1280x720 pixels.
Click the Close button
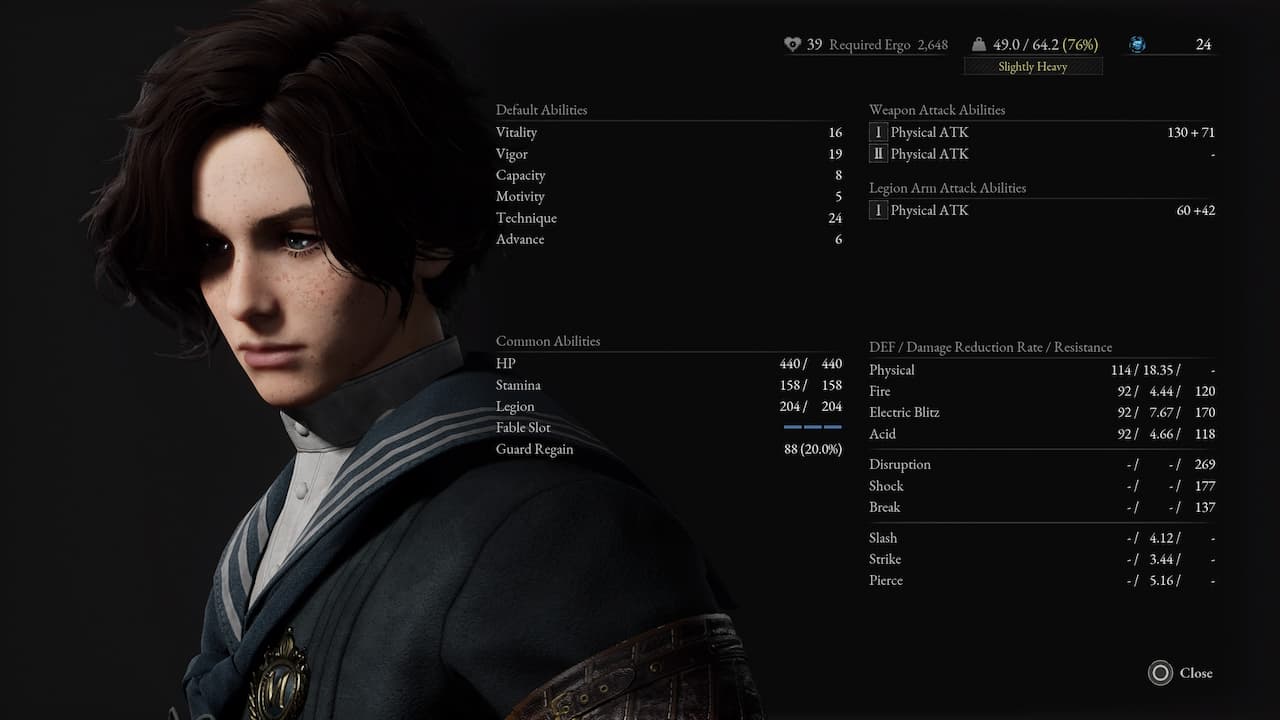(1196, 673)
